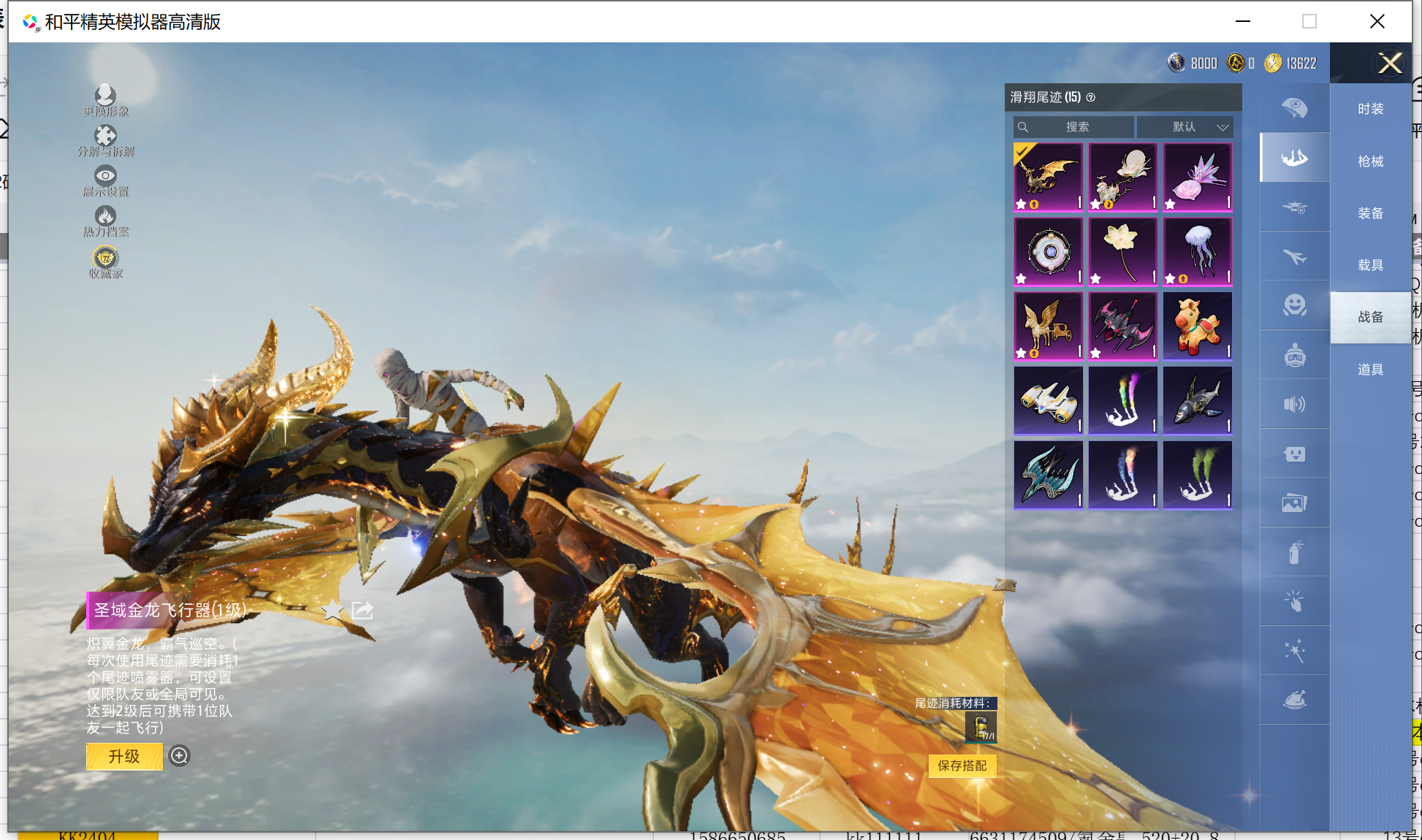Save the loadout with 保存搭配
The height and width of the screenshot is (840, 1422).
tap(962, 765)
